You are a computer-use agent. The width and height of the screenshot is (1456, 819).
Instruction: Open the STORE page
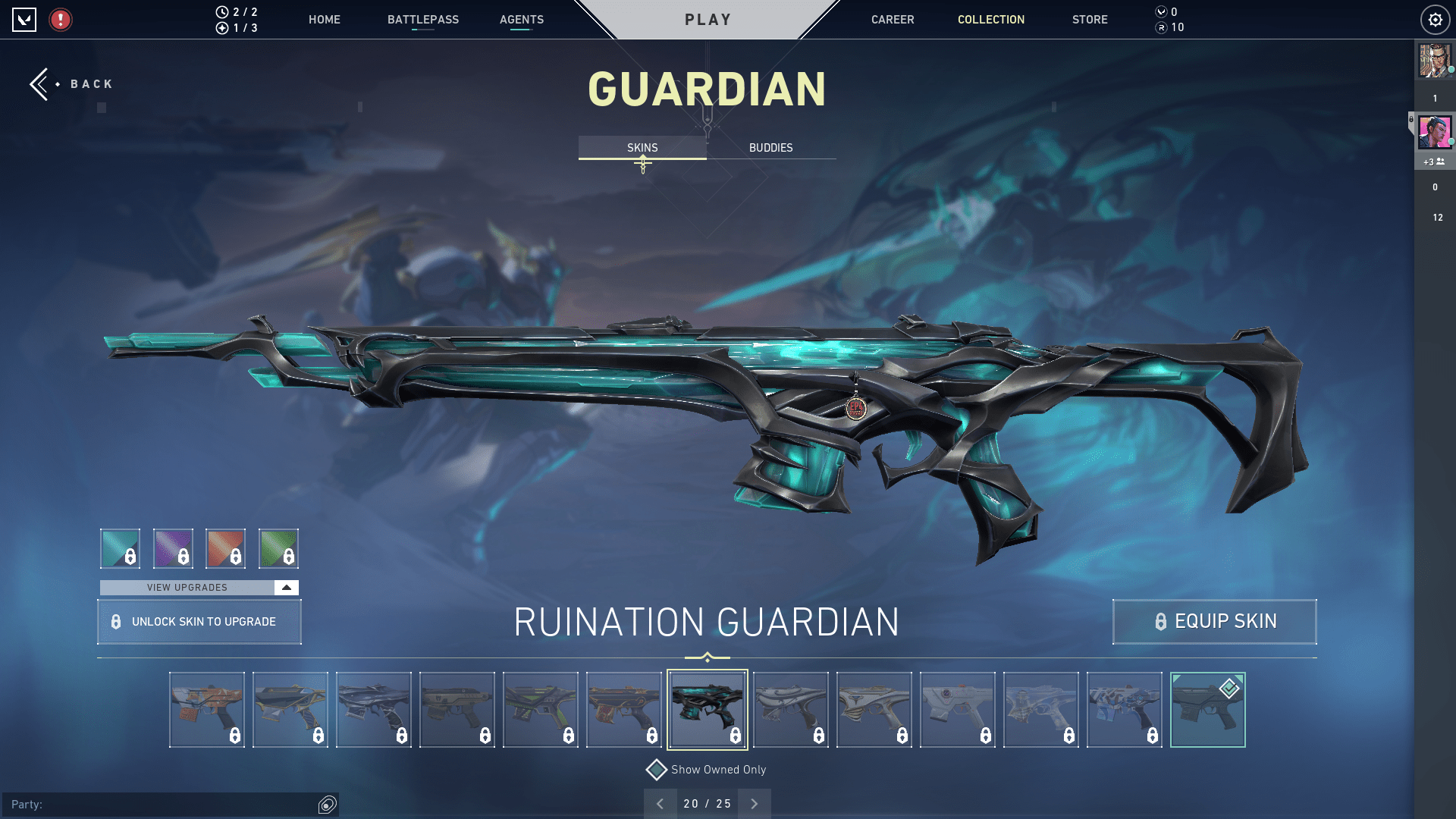(x=1090, y=20)
